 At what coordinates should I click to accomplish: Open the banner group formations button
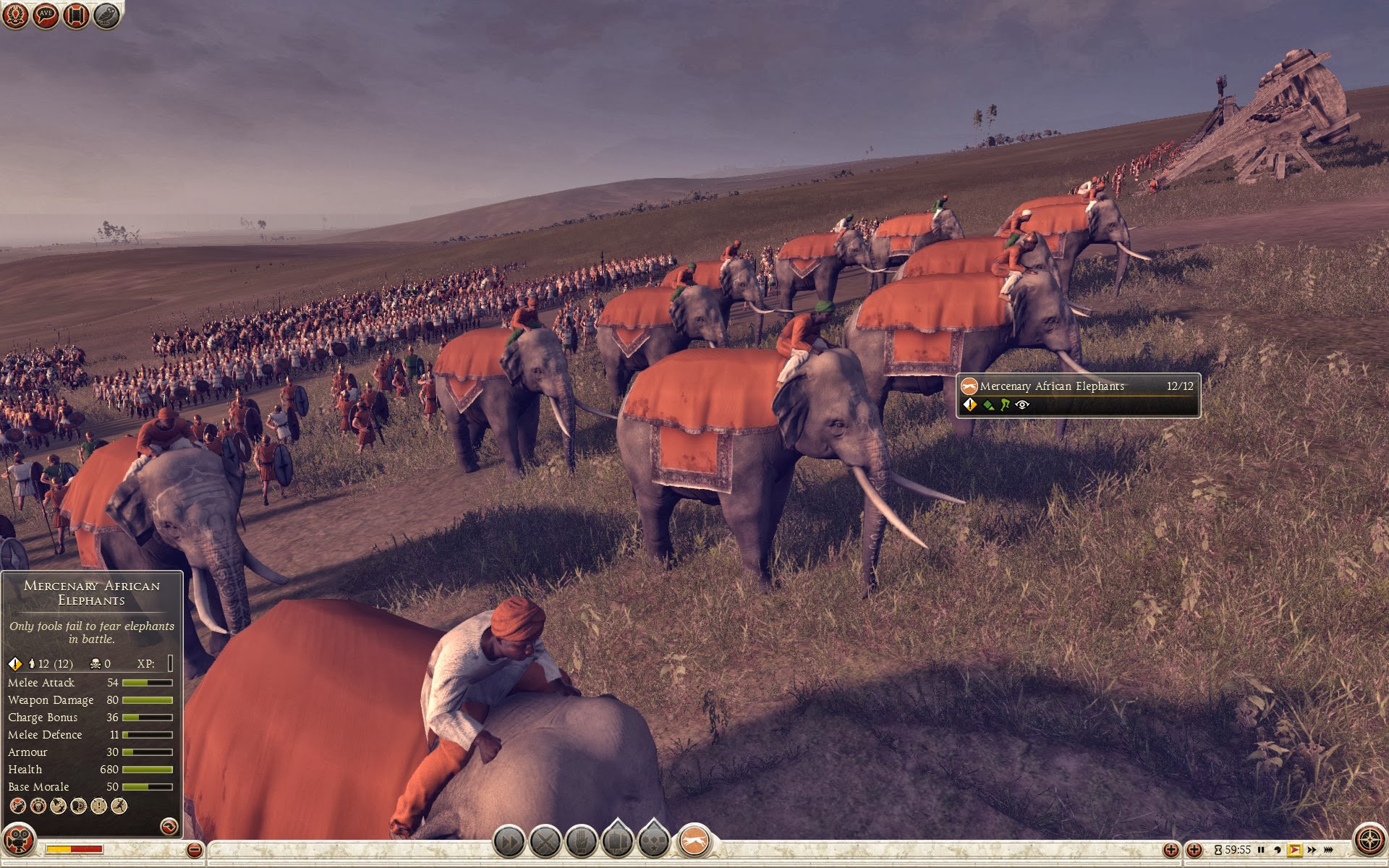tap(617, 841)
